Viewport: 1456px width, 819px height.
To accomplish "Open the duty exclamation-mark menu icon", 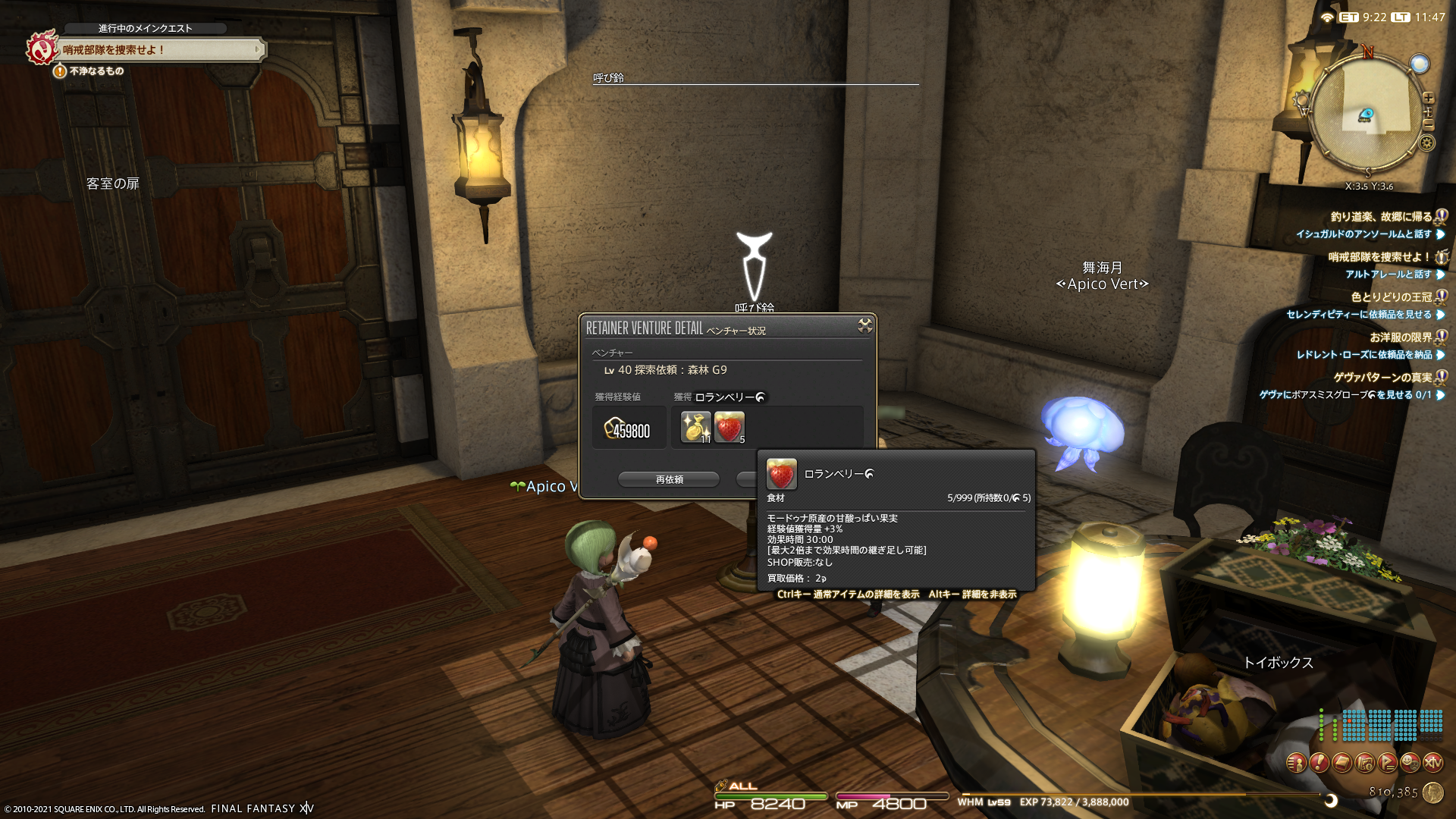I will pyautogui.click(x=1319, y=762).
